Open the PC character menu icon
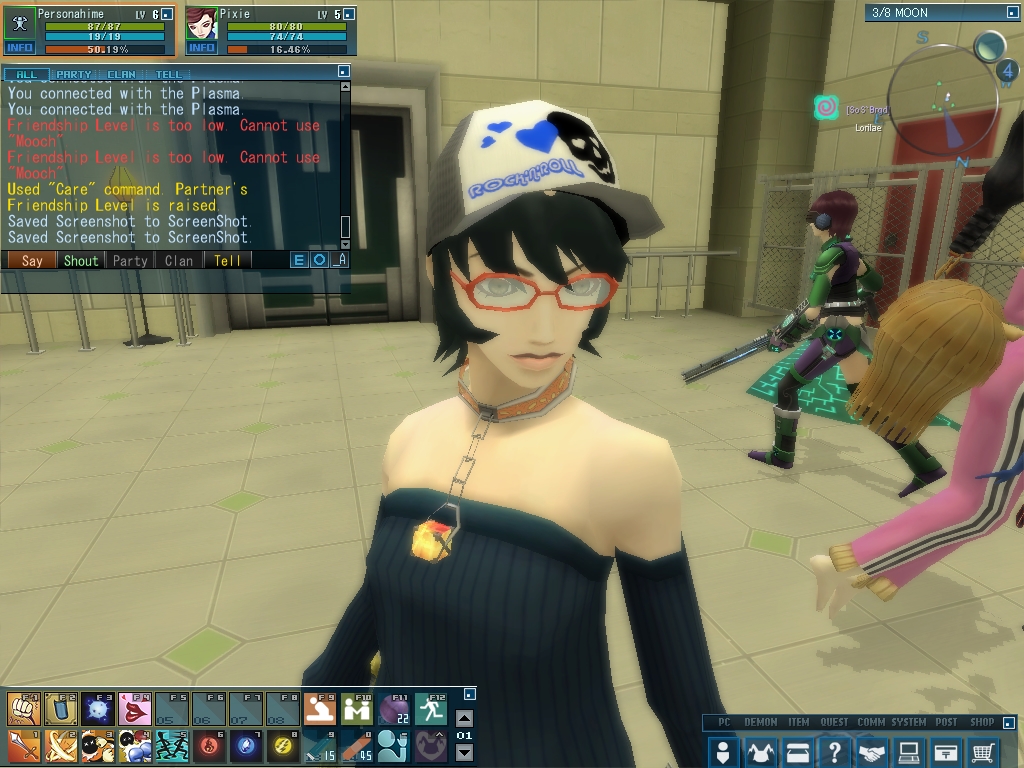Image resolution: width=1024 pixels, height=768 pixels. coord(724,752)
